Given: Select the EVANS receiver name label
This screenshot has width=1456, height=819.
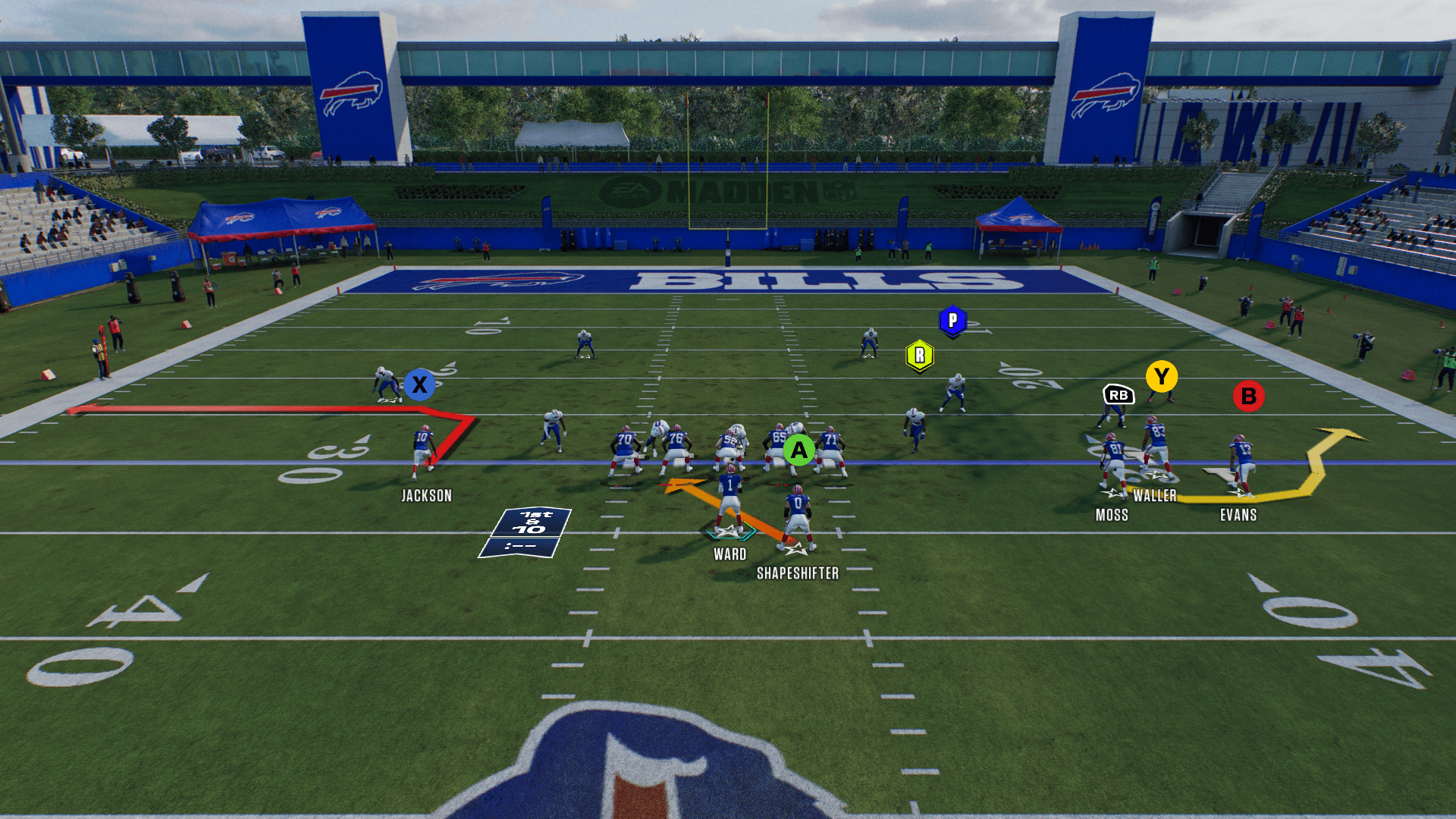Looking at the screenshot, I should 1238,516.
